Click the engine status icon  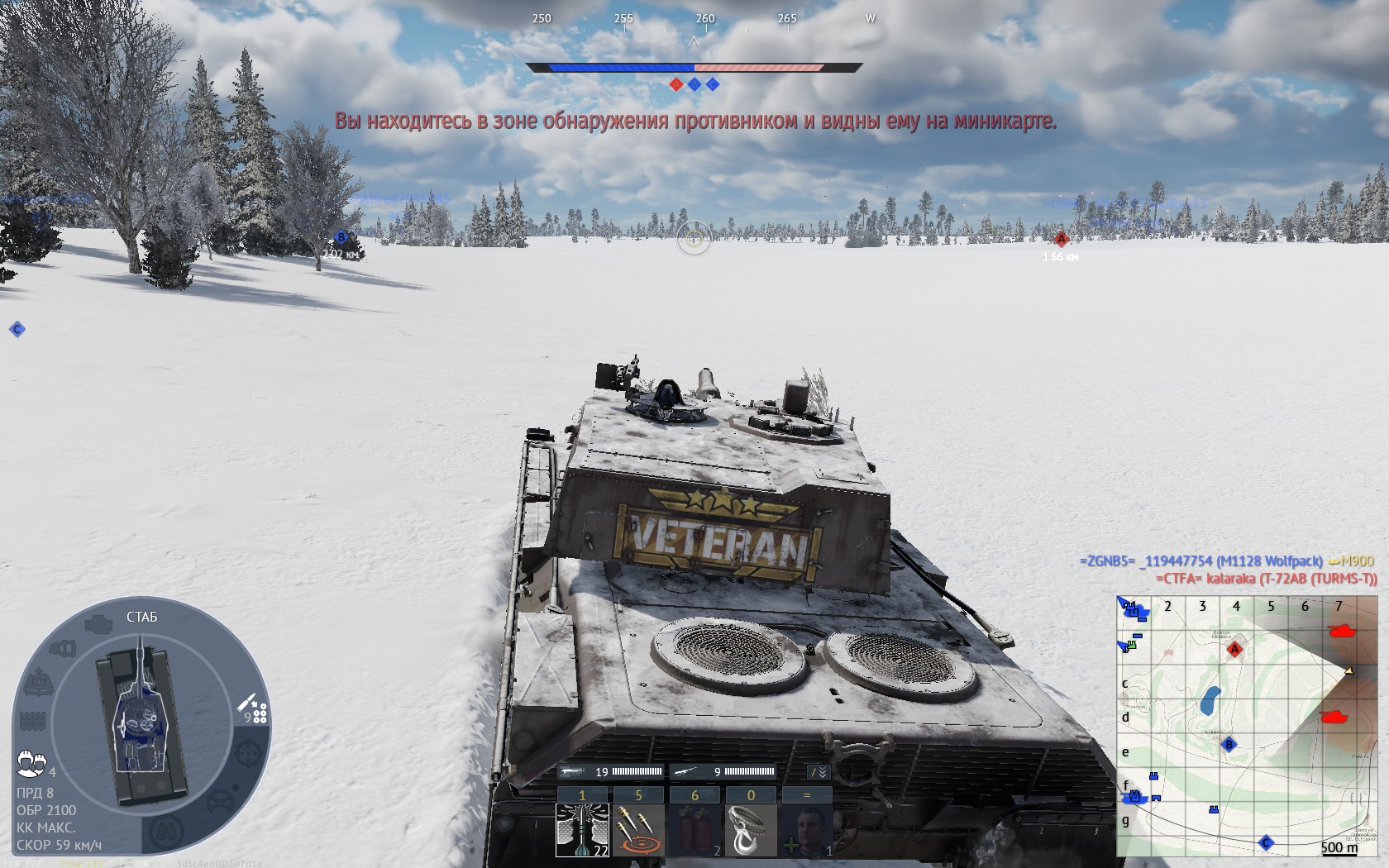tap(98, 623)
